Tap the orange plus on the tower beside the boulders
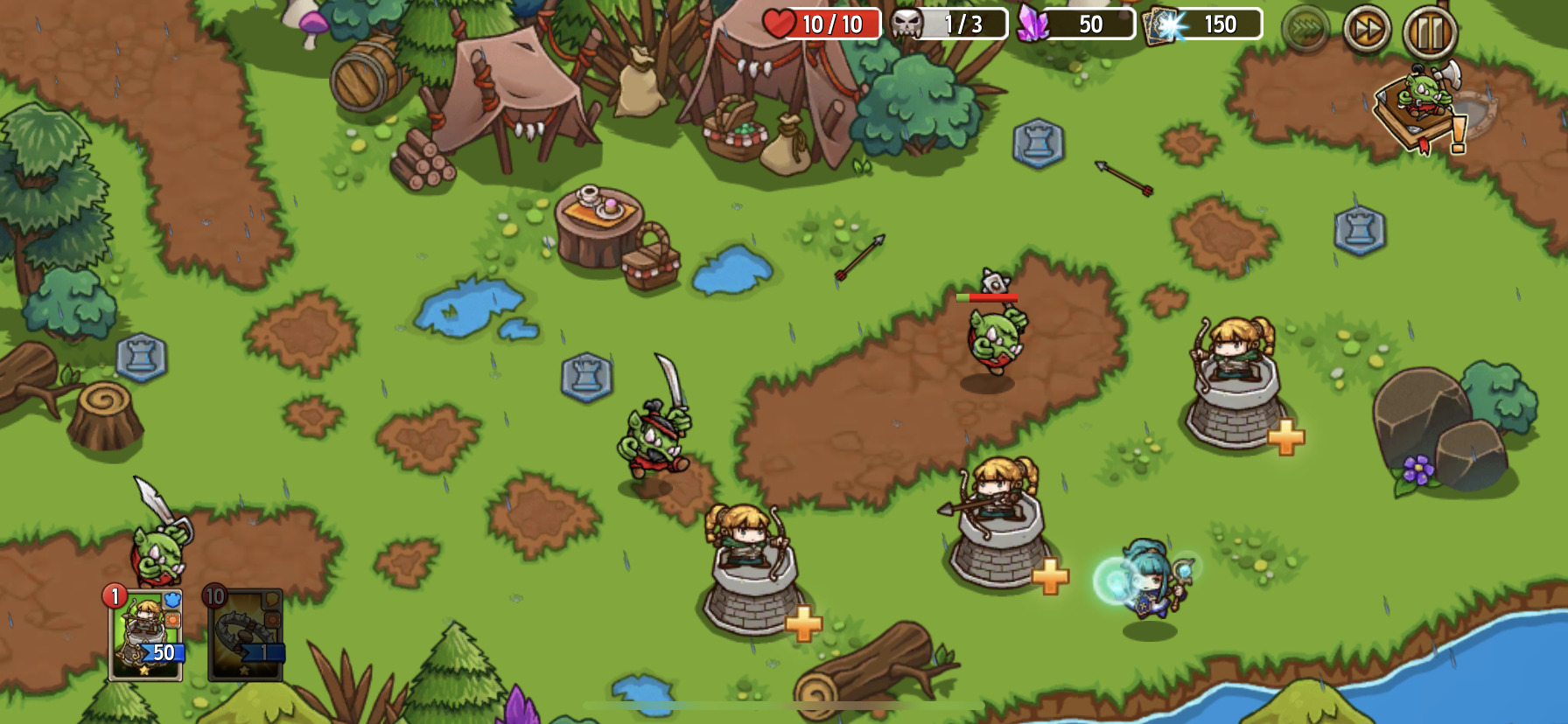The height and width of the screenshot is (724, 1568). click(1285, 437)
